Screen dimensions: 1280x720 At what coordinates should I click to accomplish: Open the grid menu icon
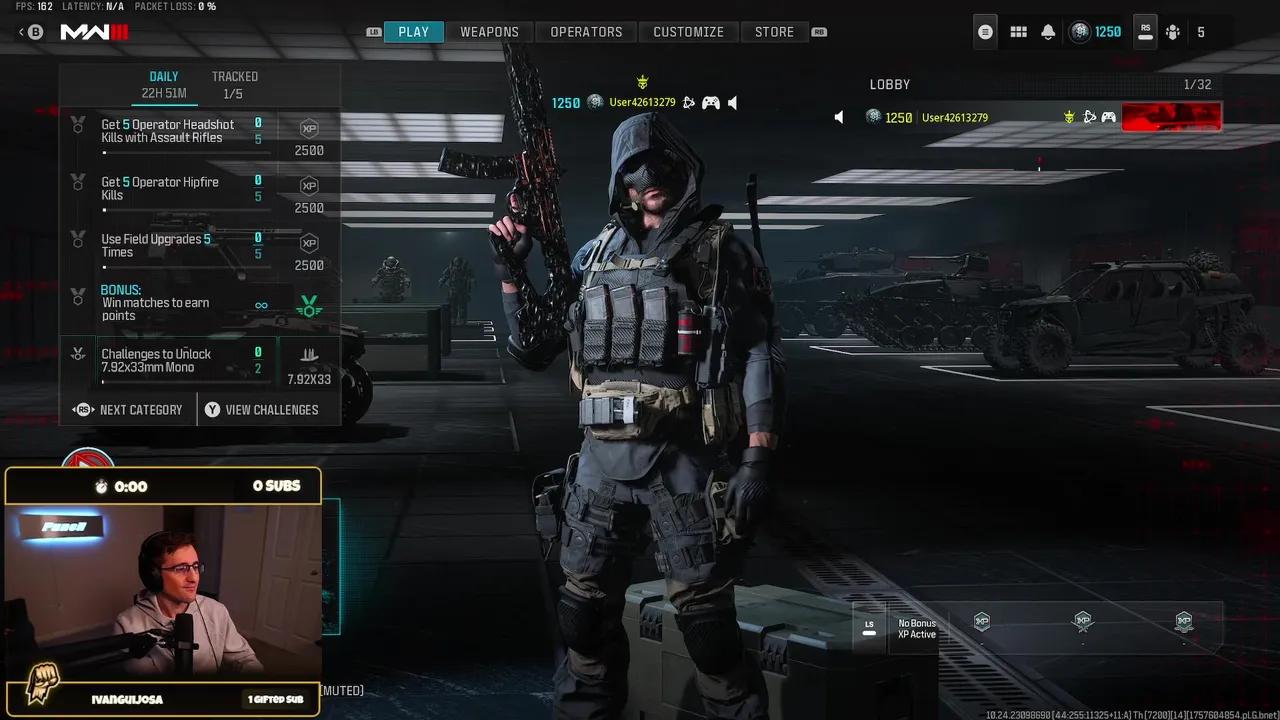(x=1018, y=32)
